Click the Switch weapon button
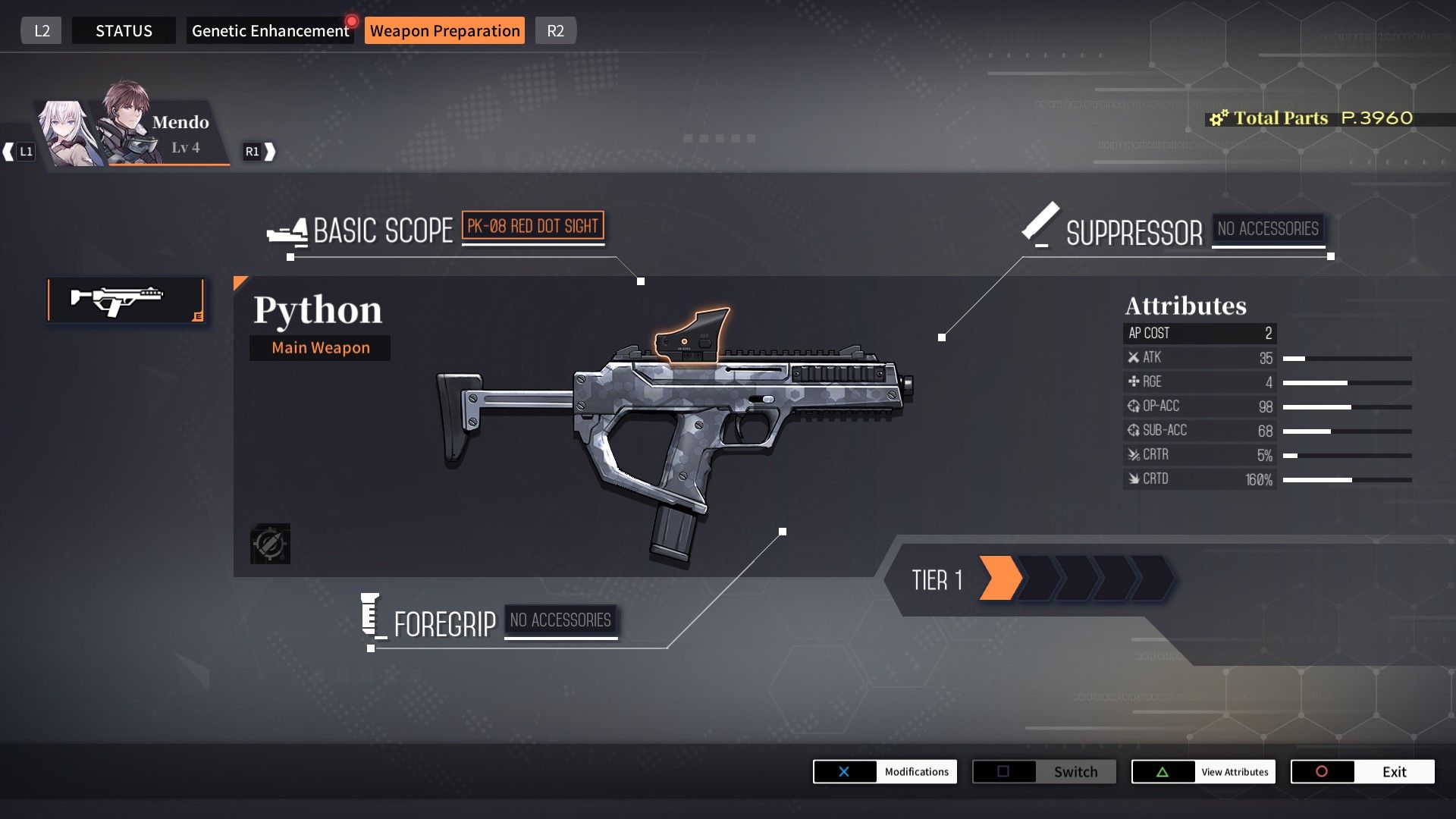 (x=1044, y=772)
